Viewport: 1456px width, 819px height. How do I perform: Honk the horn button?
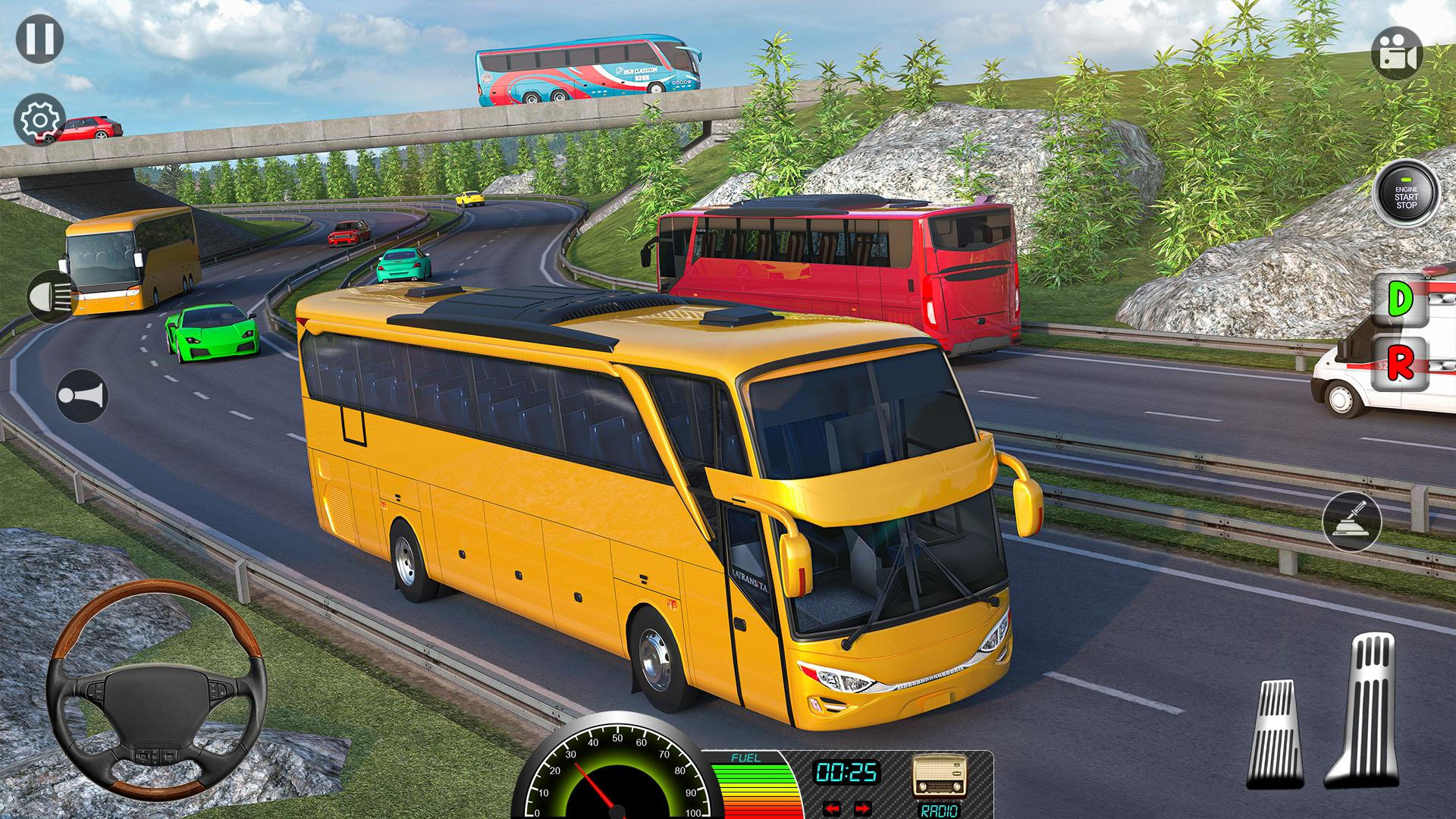pos(82,395)
